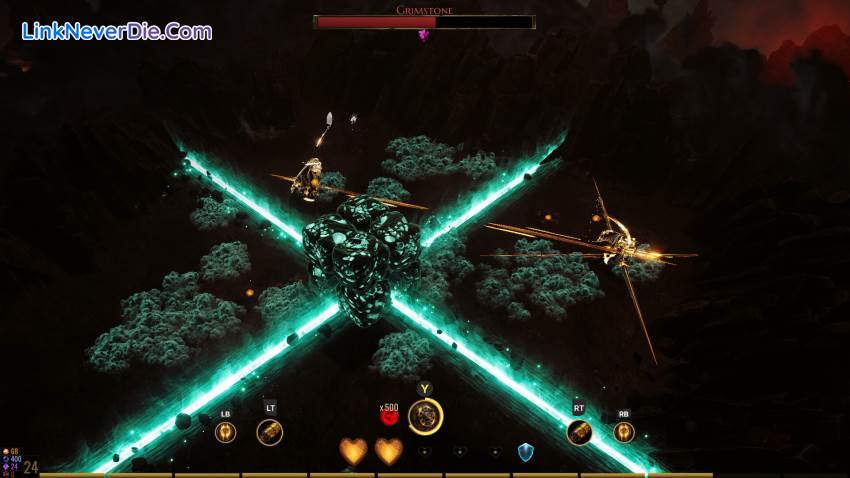Activate the gauntlet ability labeled RT

580,432
